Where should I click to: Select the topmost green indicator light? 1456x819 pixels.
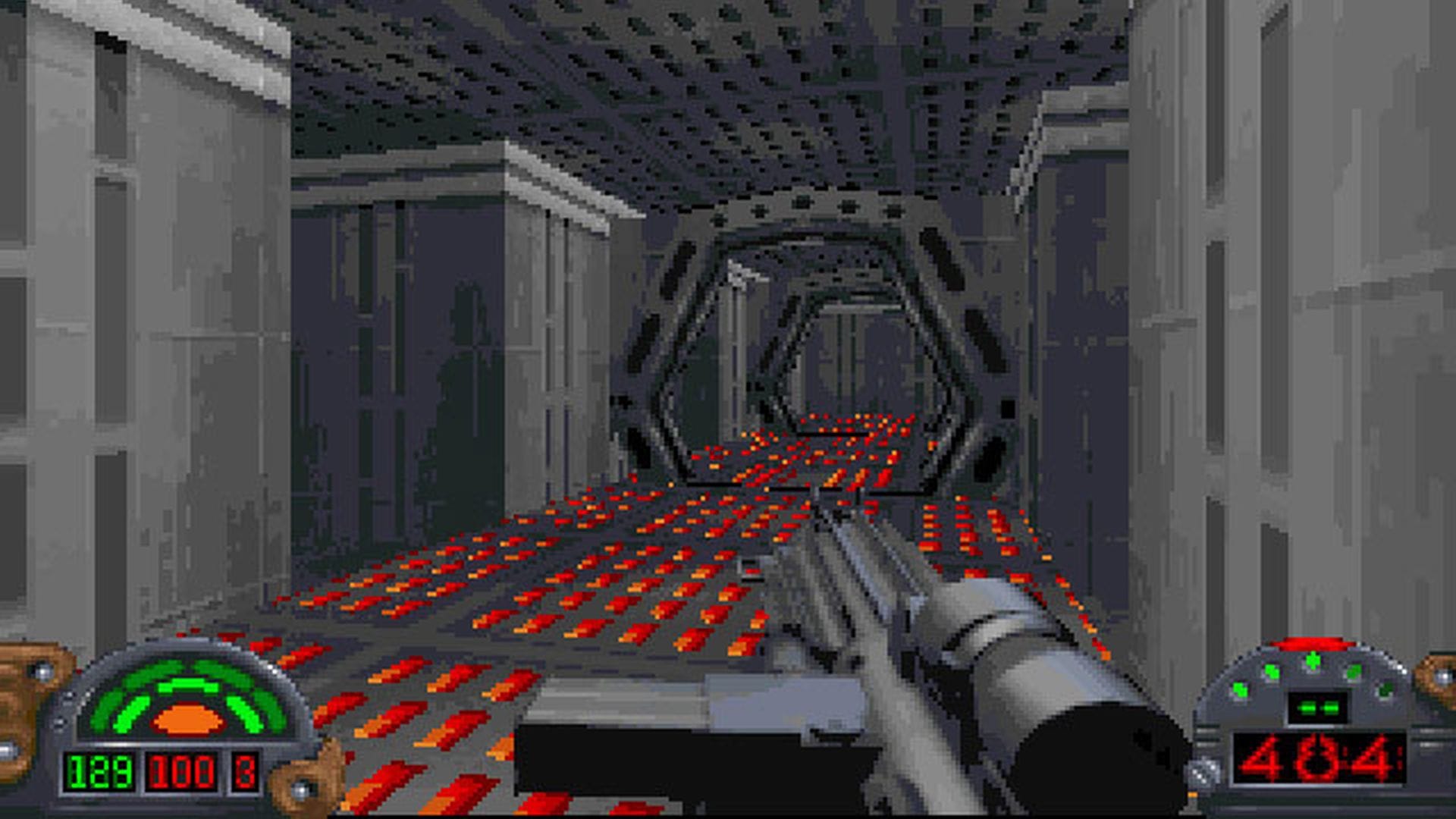point(1313,660)
